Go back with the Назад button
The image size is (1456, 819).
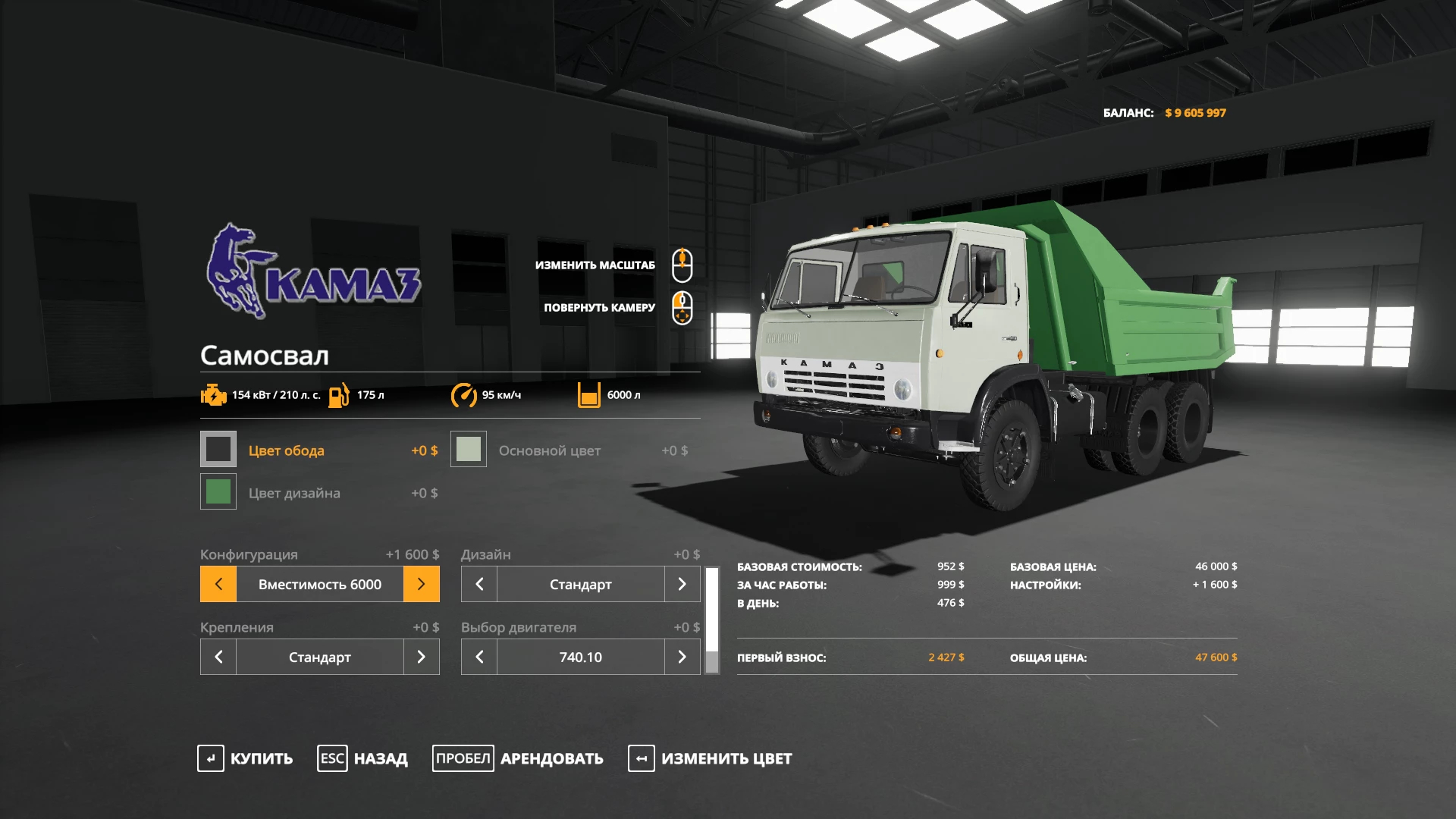[362, 758]
